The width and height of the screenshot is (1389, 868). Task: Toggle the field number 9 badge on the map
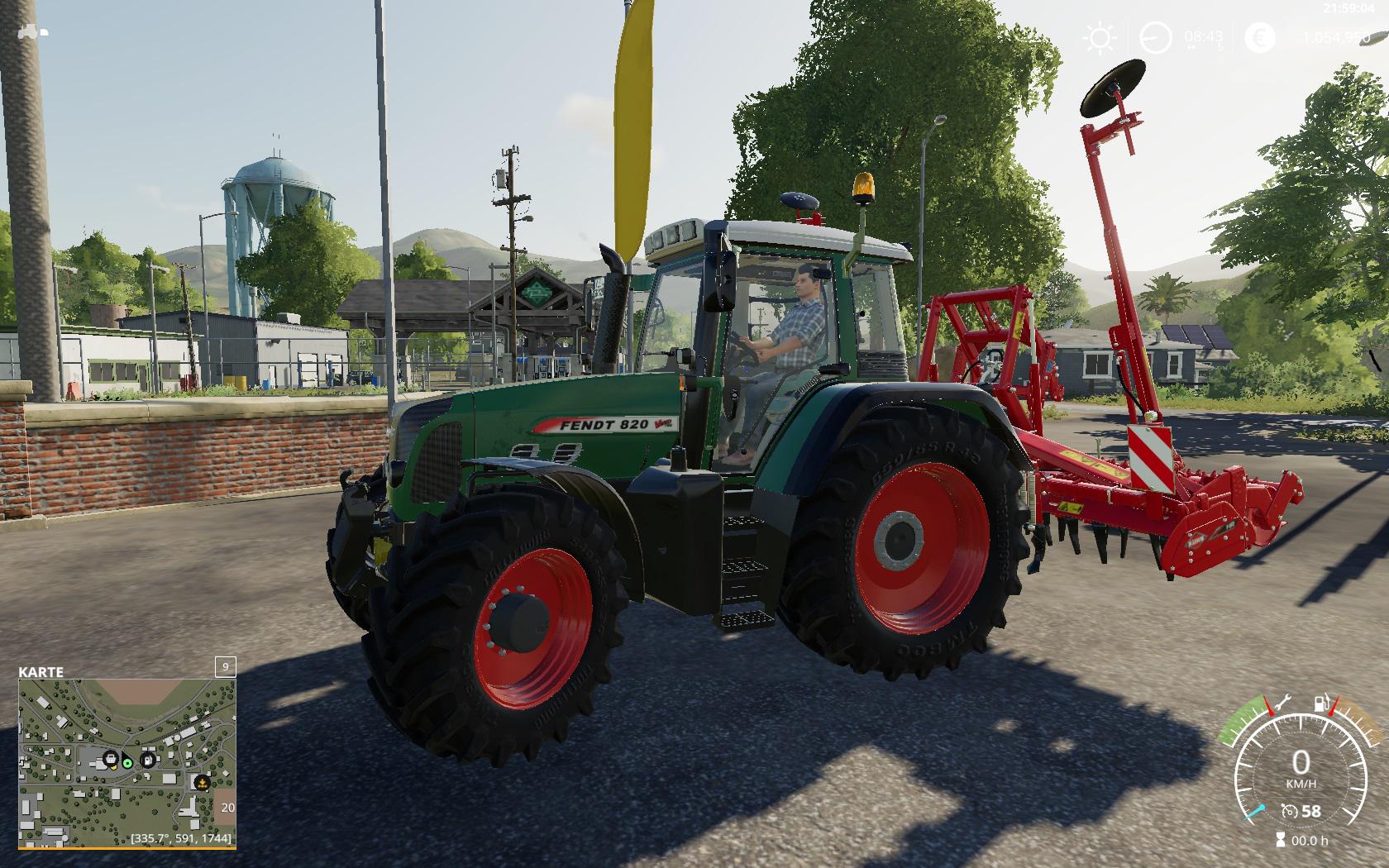tap(224, 668)
